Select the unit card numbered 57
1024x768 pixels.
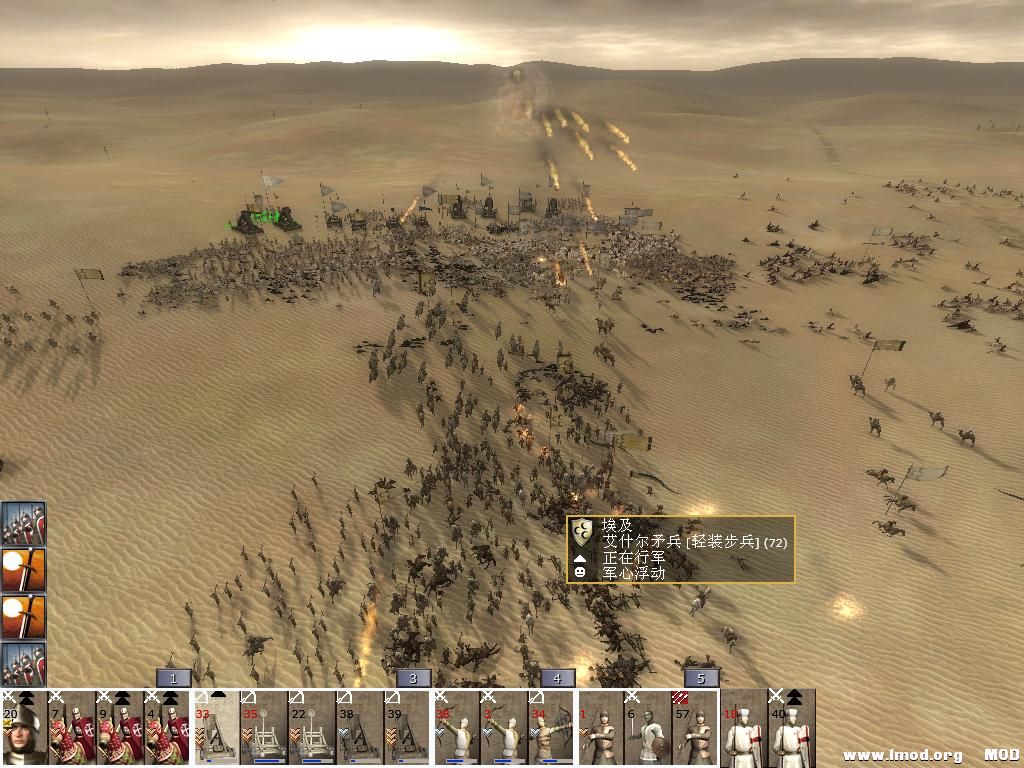coord(696,728)
